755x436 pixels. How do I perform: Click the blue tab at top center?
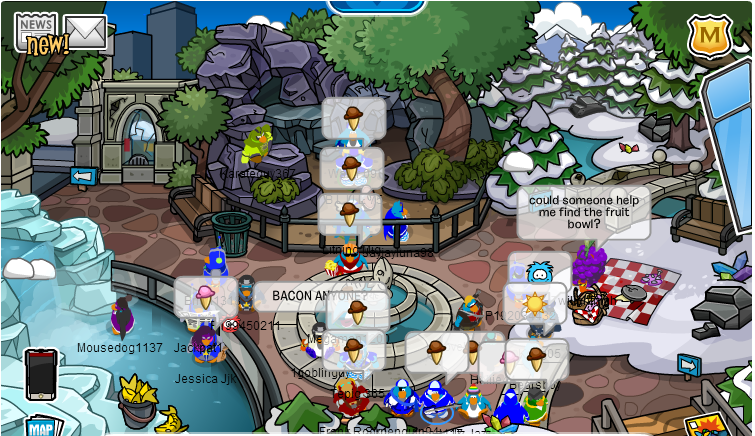click(x=374, y=5)
